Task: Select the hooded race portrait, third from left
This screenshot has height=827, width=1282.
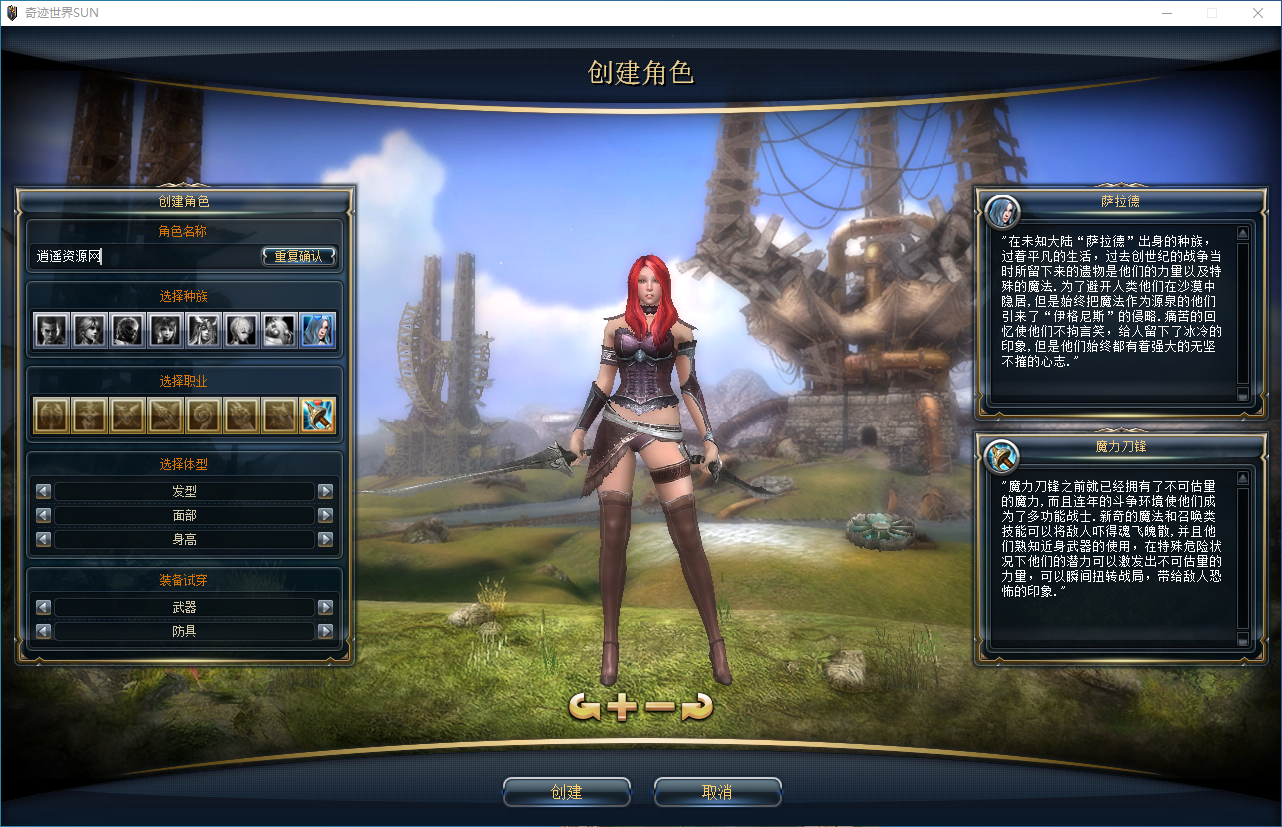Action: point(127,330)
